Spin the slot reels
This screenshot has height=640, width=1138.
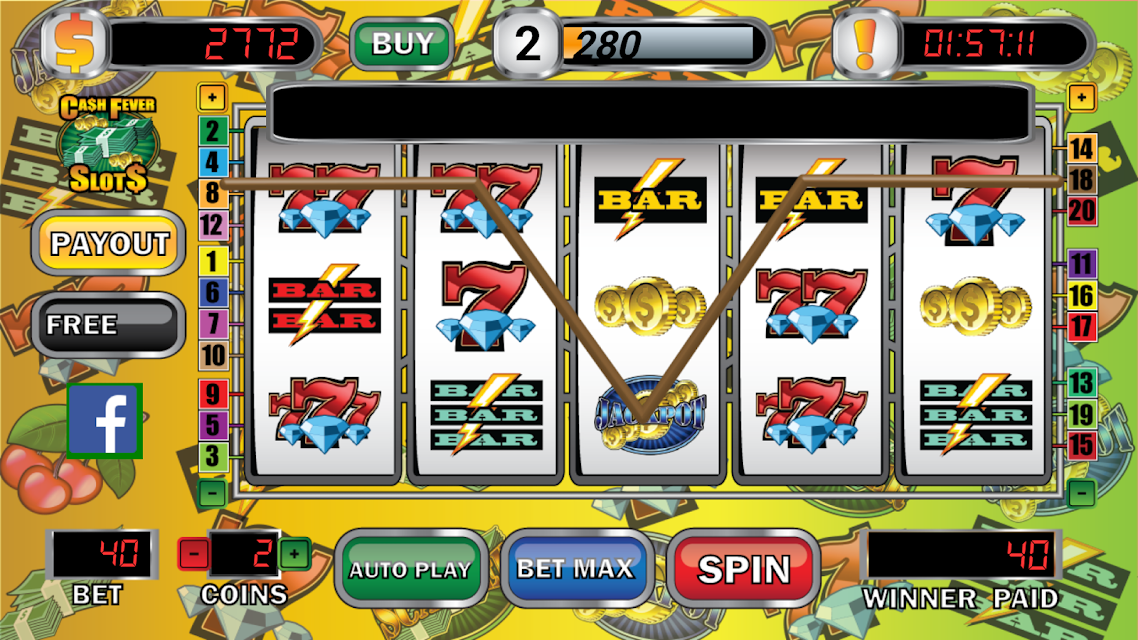(x=743, y=568)
